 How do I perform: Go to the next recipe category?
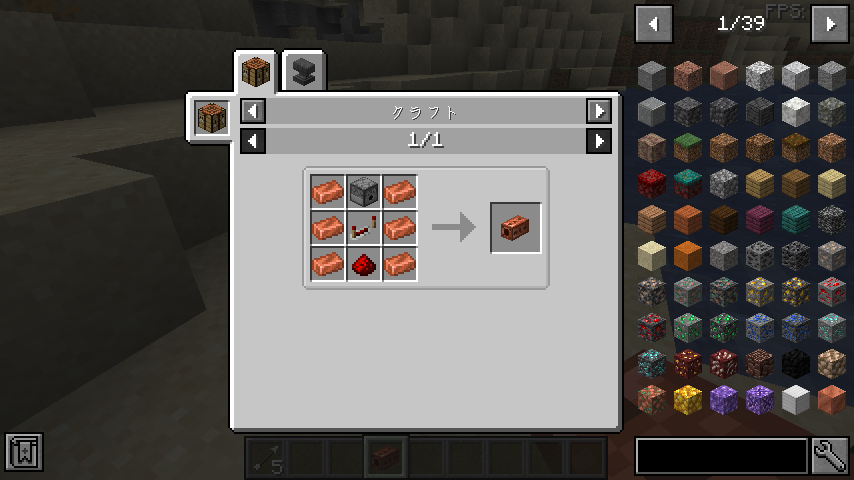[599, 111]
